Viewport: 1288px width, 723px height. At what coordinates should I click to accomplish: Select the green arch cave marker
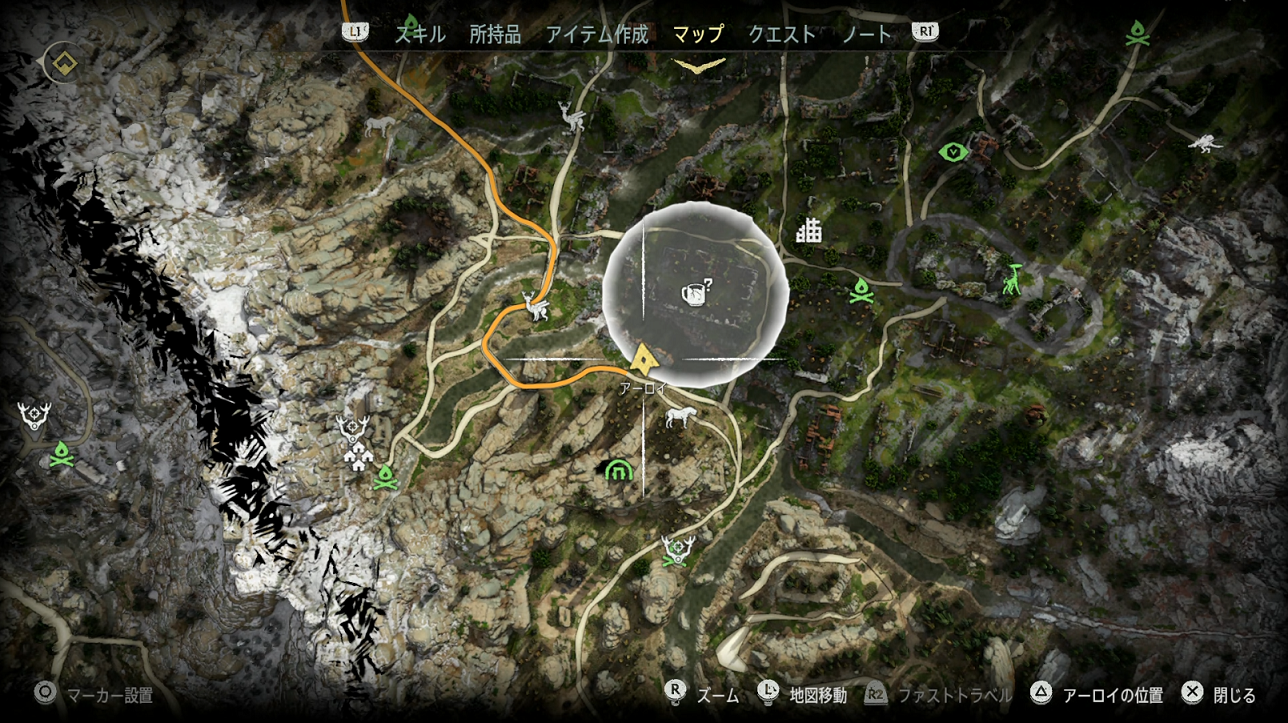pyautogui.click(x=618, y=468)
